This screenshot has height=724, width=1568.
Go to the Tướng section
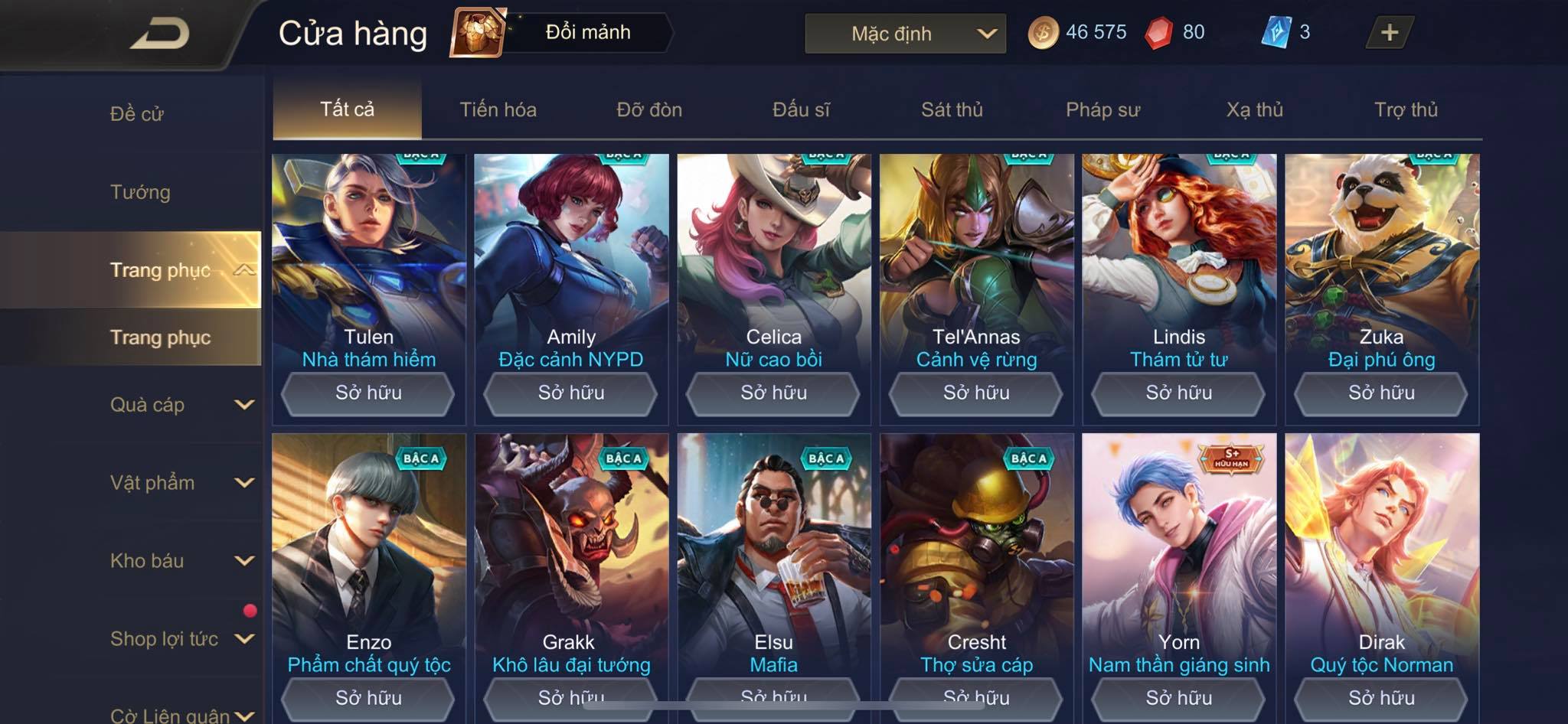pyautogui.click(x=140, y=192)
